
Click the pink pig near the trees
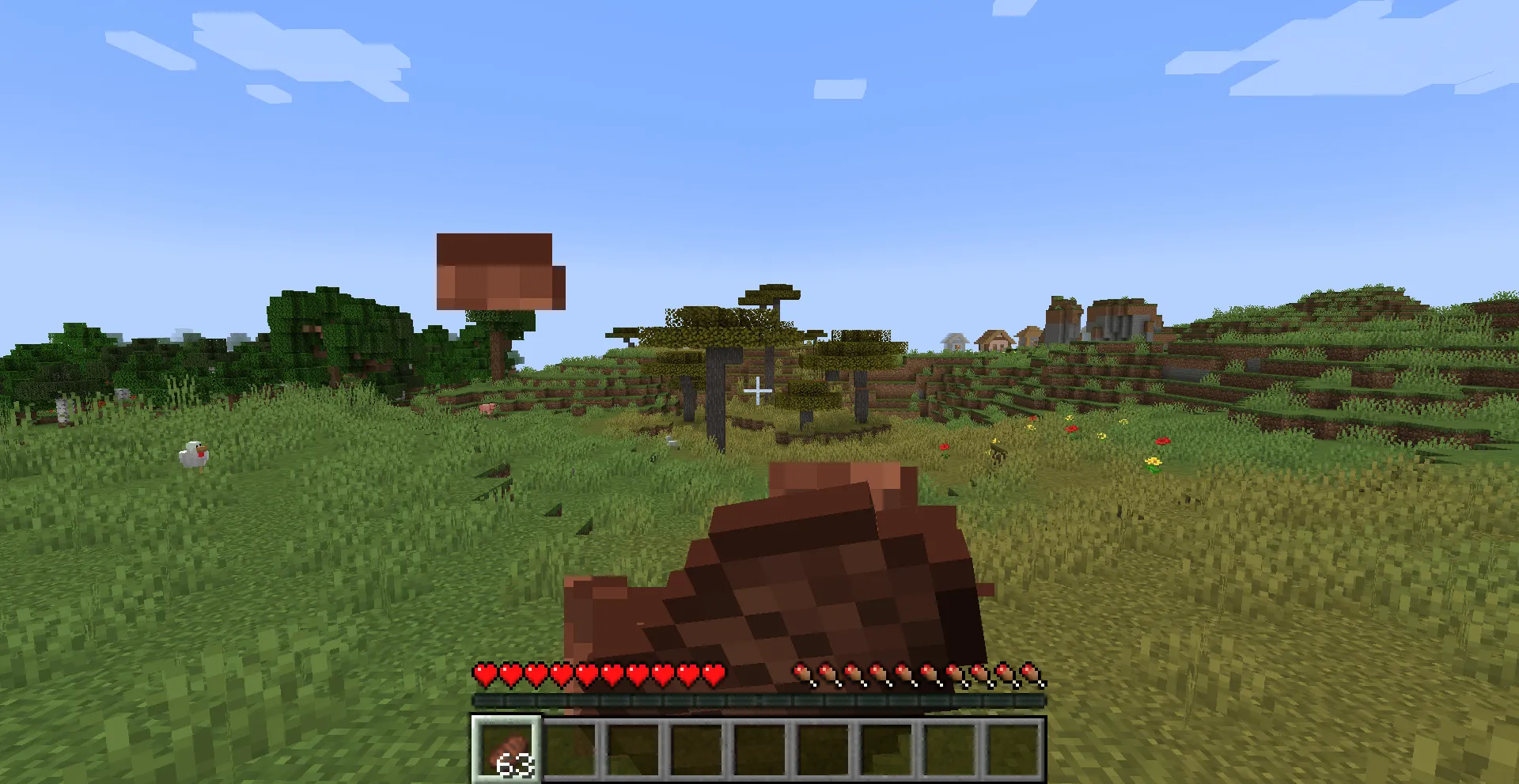point(487,407)
